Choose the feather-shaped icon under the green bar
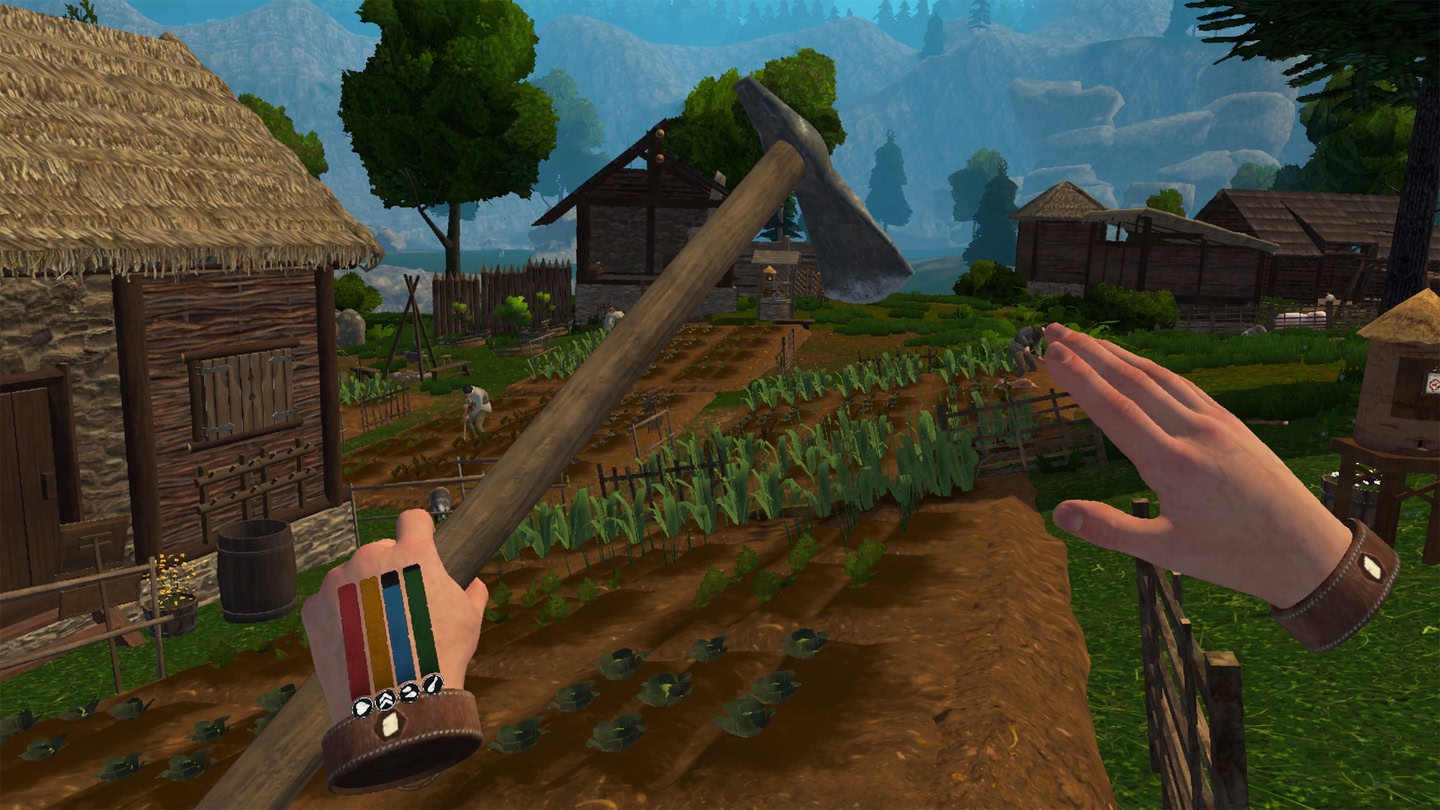This screenshot has height=810, width=1440. pyautogui.click(x=432, y=684)
